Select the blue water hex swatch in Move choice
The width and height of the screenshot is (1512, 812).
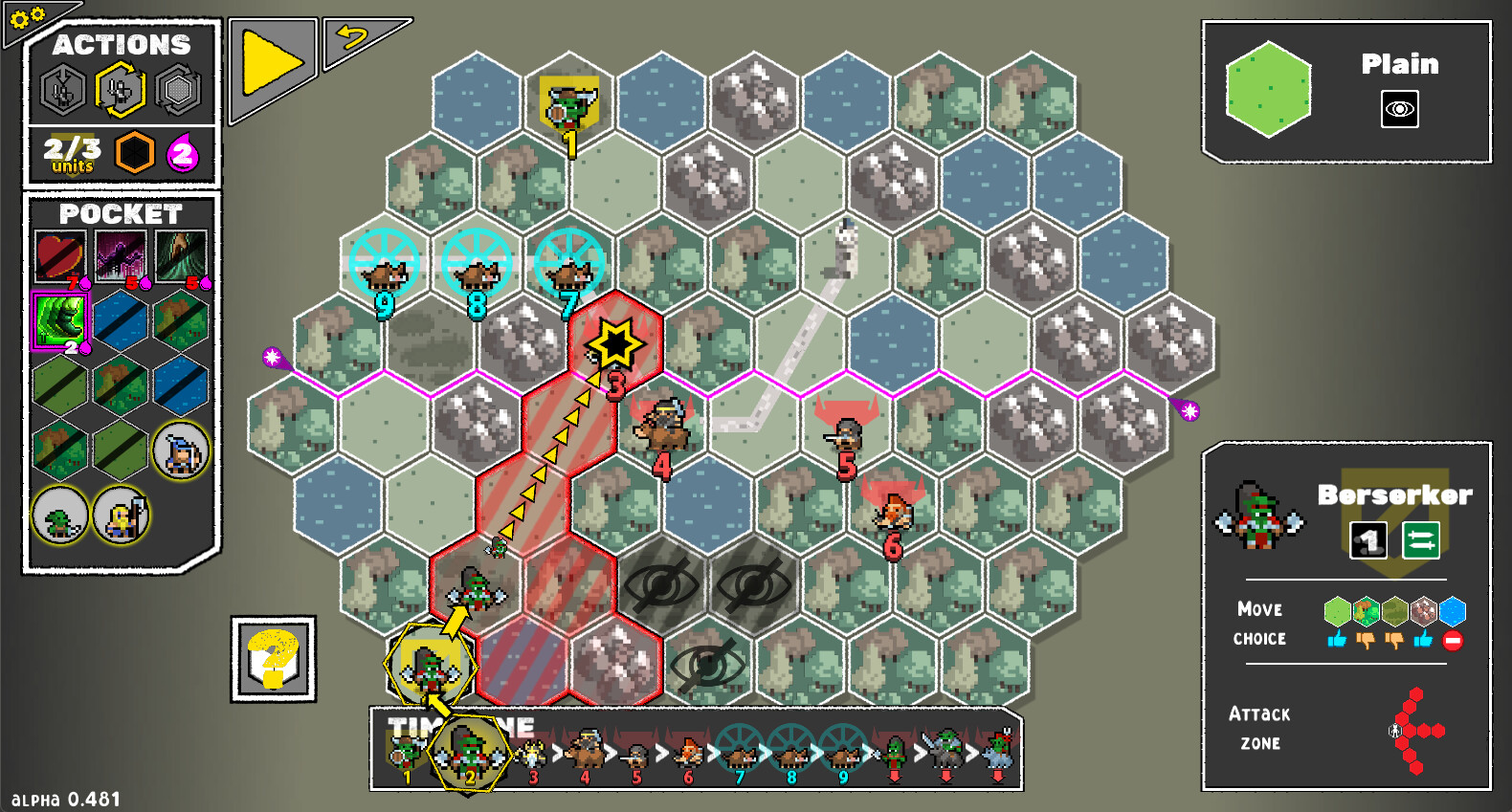click(x=1451, y=613)
